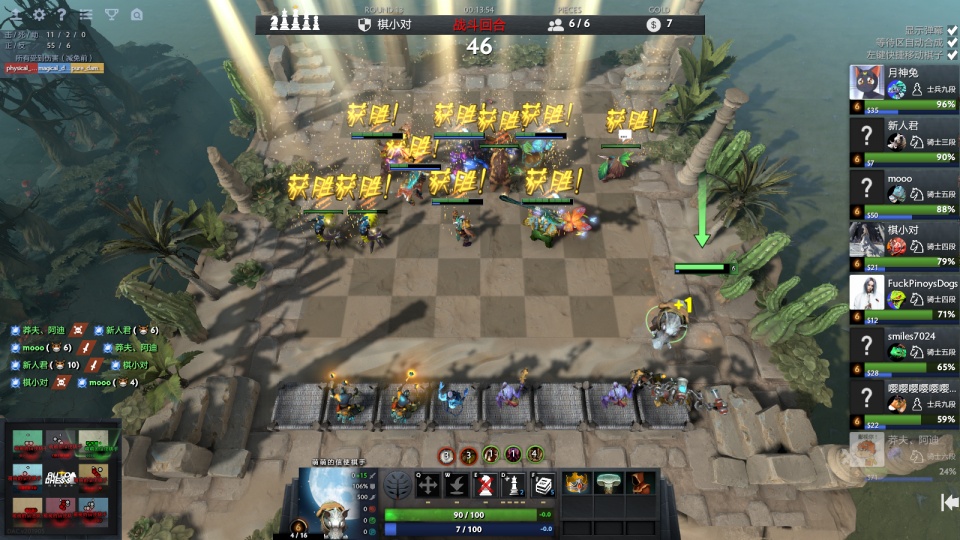Click the stacked books buy experience ability
This screenshot has width=960, height=540.
543,486
